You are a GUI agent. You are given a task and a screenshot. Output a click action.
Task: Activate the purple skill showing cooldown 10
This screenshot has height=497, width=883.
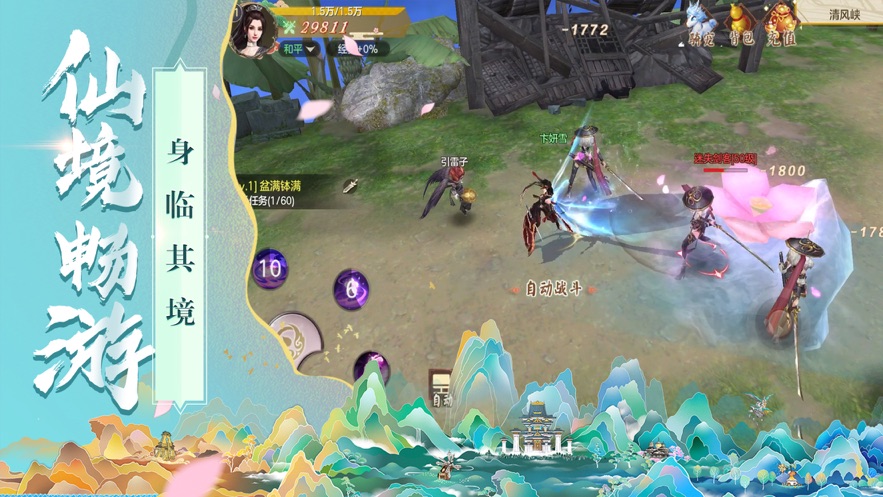coord(269,268)
